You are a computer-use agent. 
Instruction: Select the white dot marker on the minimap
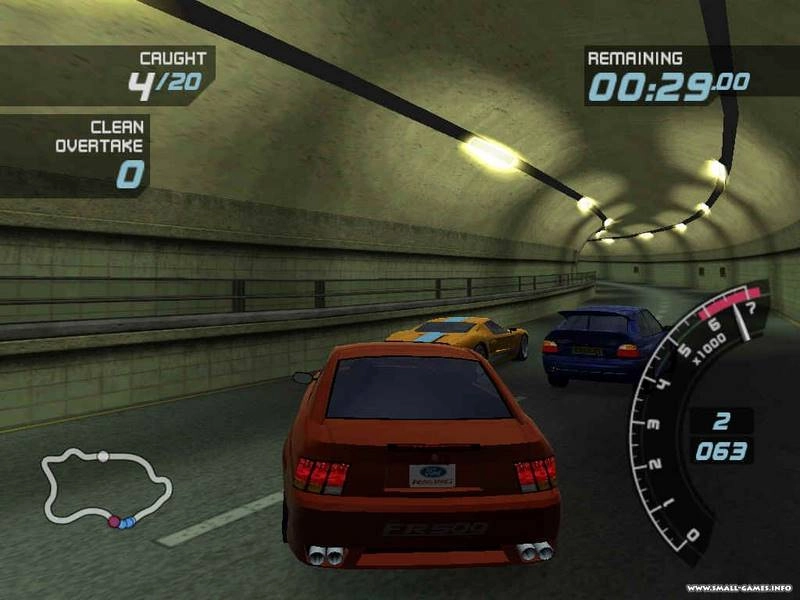tap(103, 456)
